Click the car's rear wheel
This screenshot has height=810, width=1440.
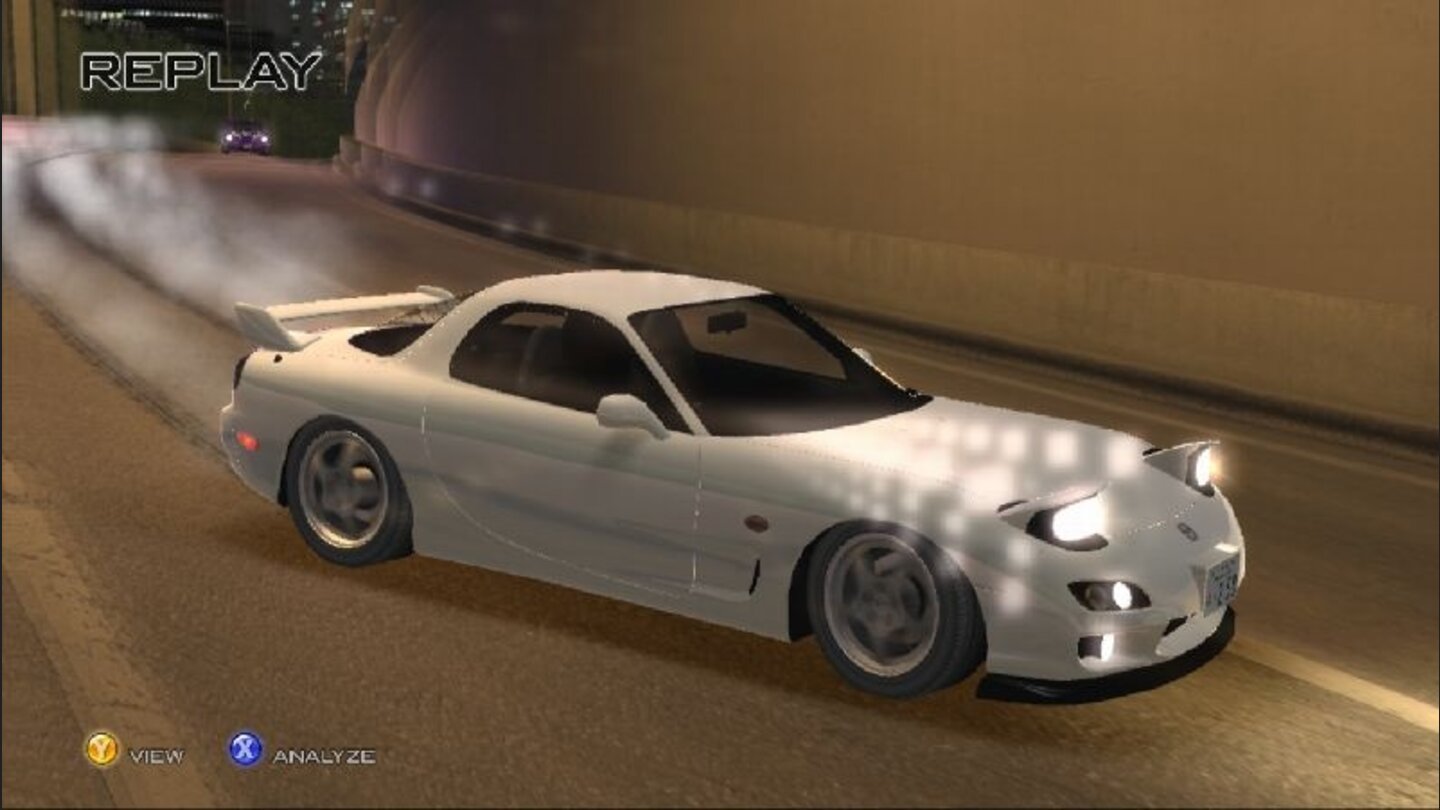(345, 490)
